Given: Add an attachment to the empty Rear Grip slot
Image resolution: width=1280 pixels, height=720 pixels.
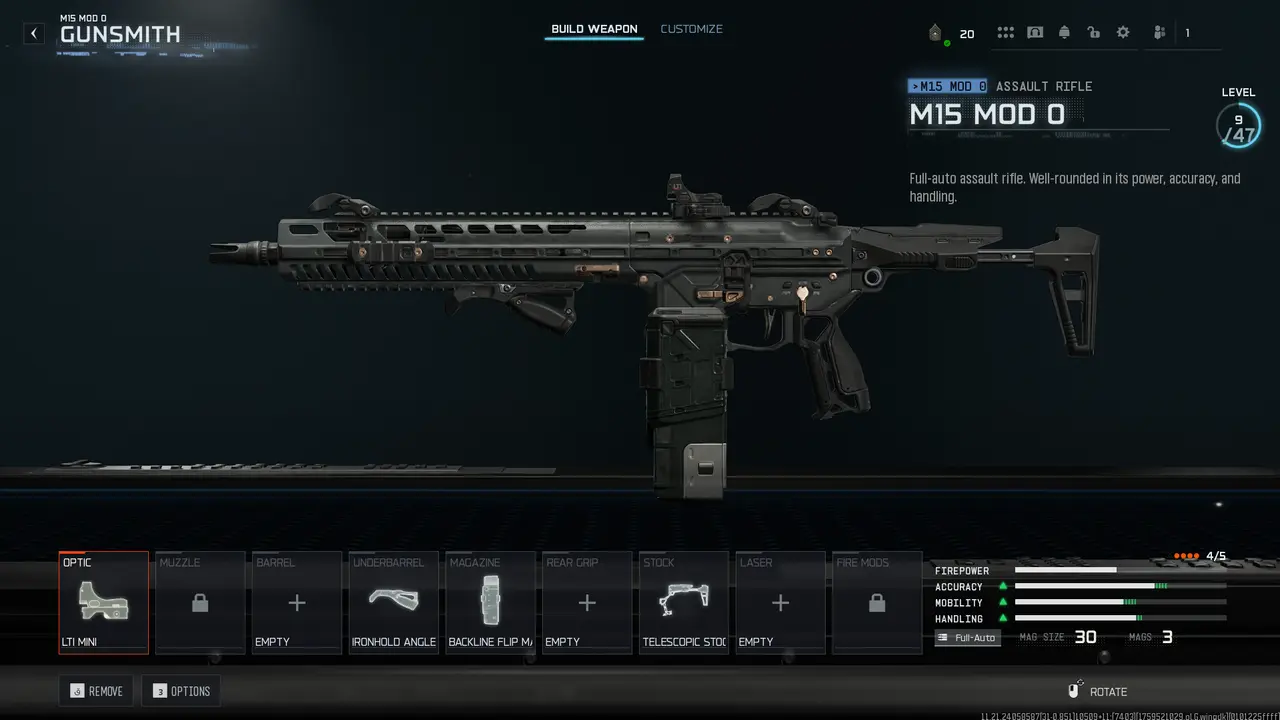Looking at the screenshot, I should (x=587, y=602).
